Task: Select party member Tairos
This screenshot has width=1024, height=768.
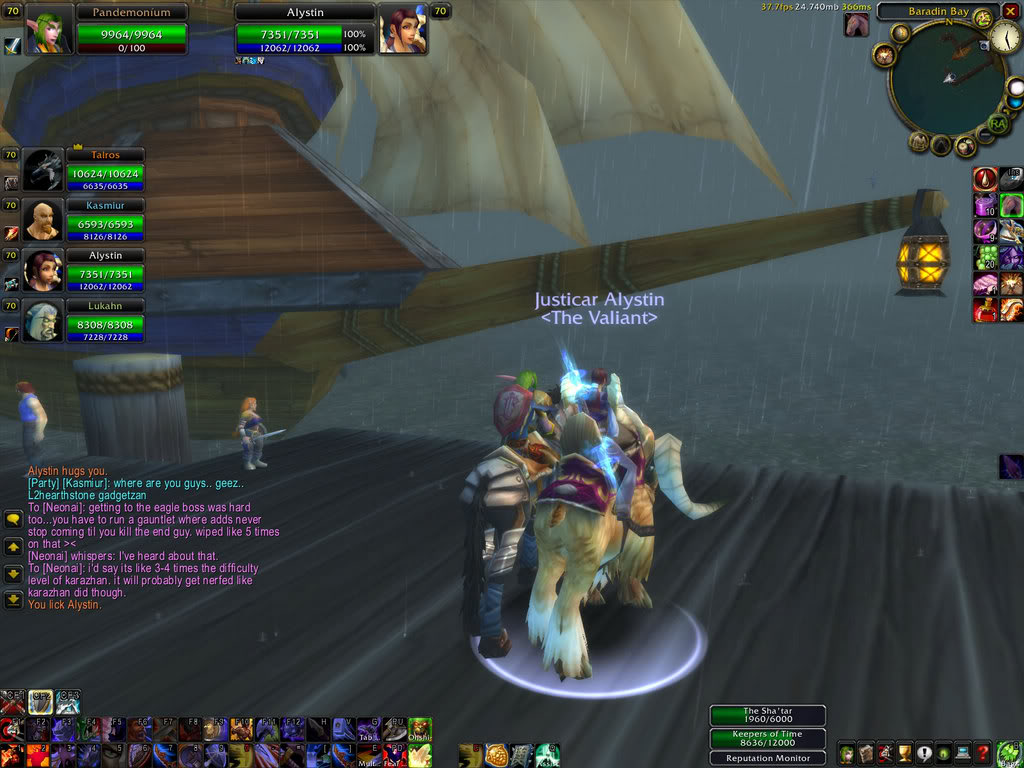Action: click(43, 170)
